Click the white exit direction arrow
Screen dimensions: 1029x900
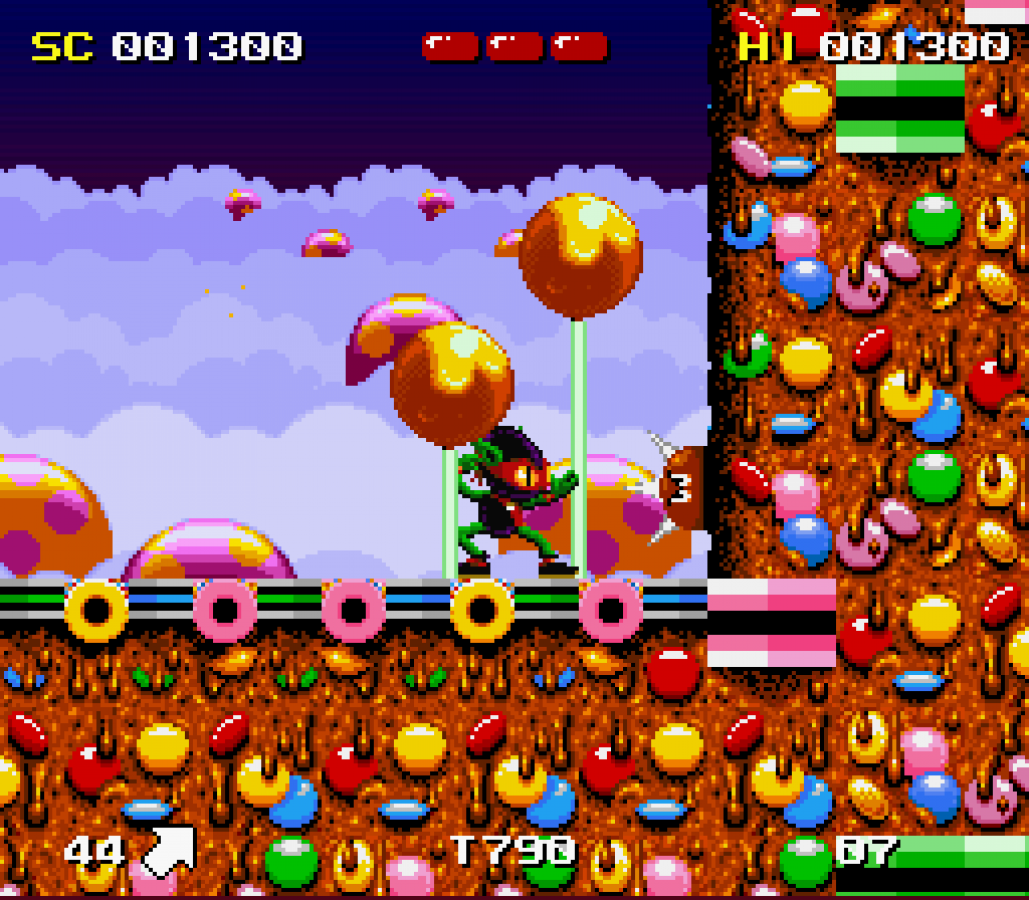(168, 851)
